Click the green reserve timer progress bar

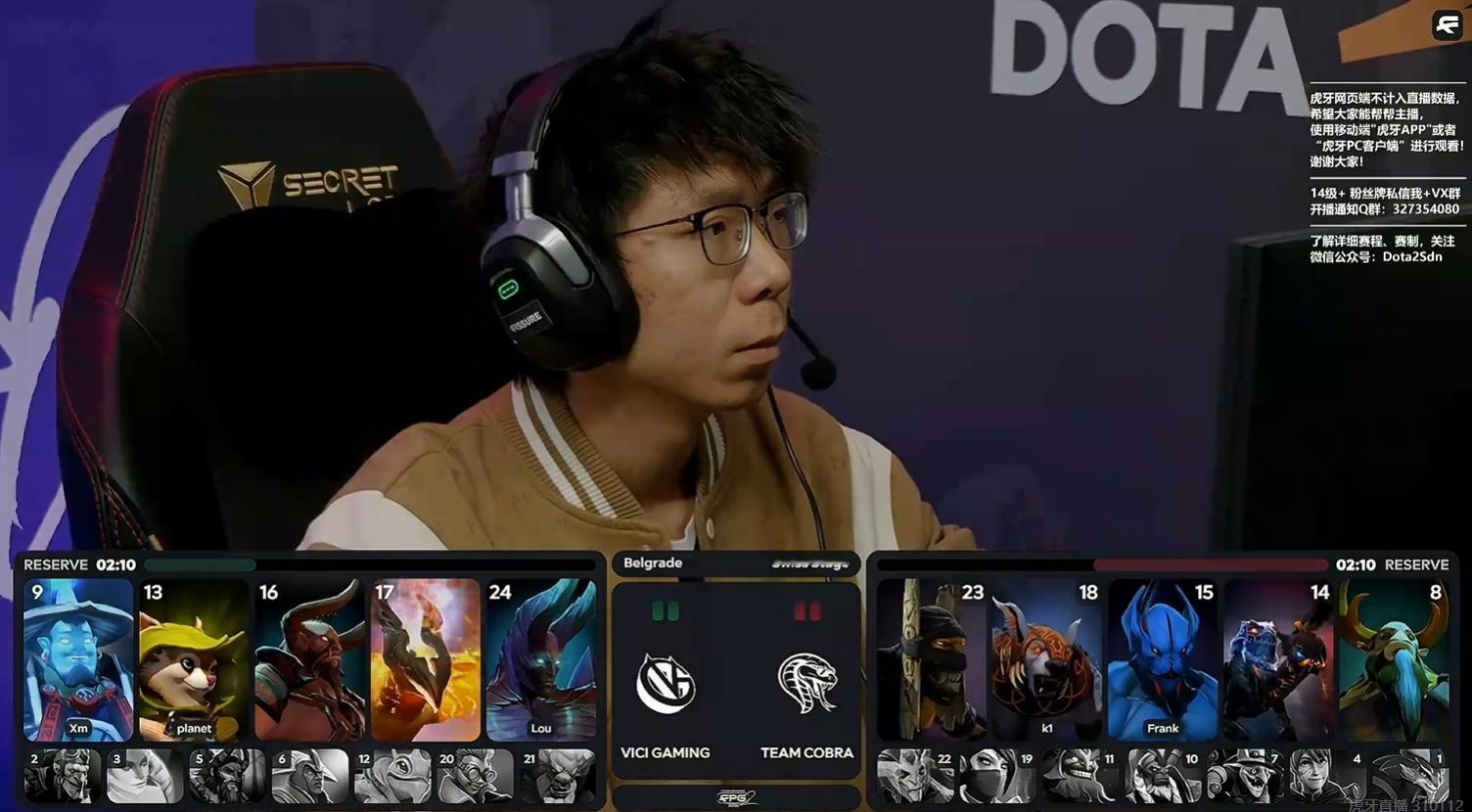pos(201,564)
